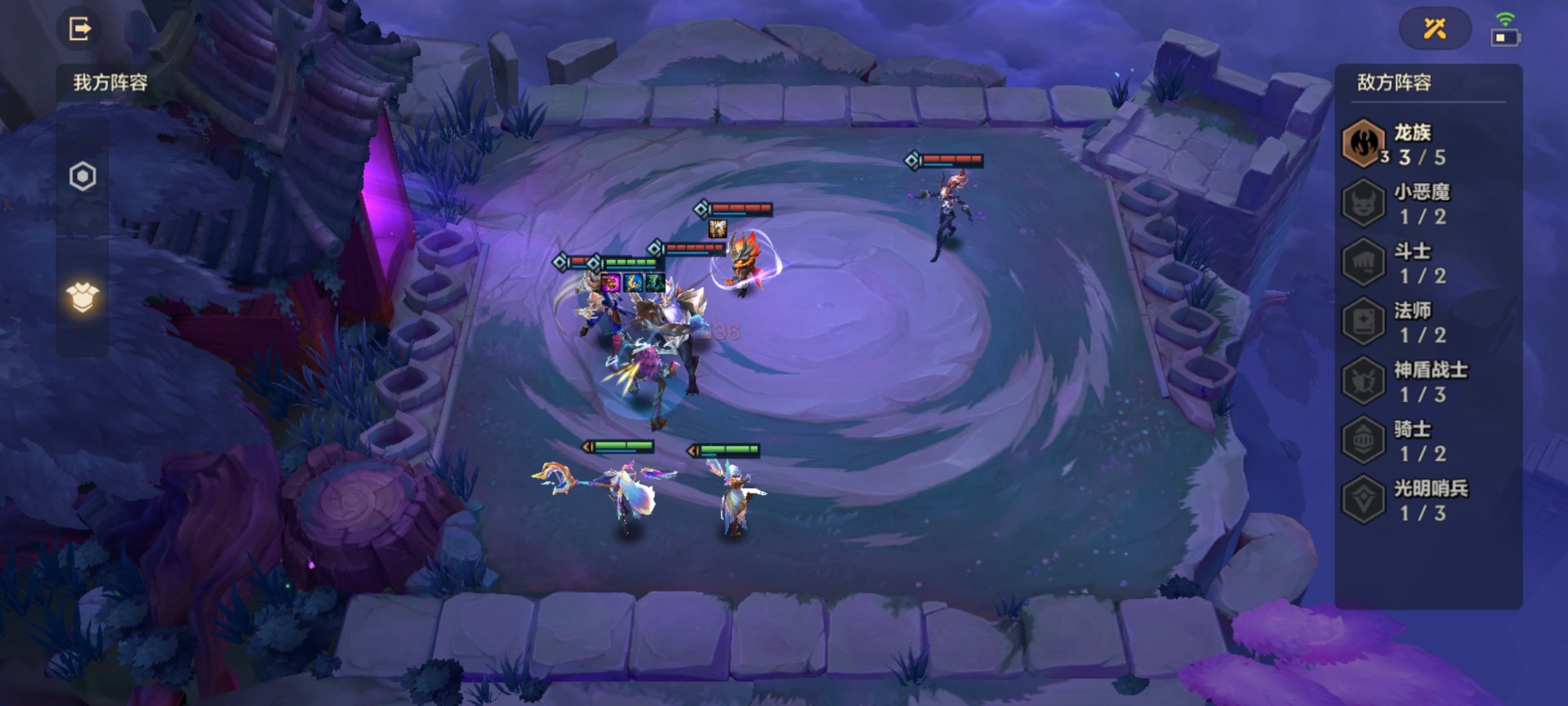The image size is (1568, 706).
Task: Select the hexagon icon in left sidebar
Action: (x=82, y=176)
